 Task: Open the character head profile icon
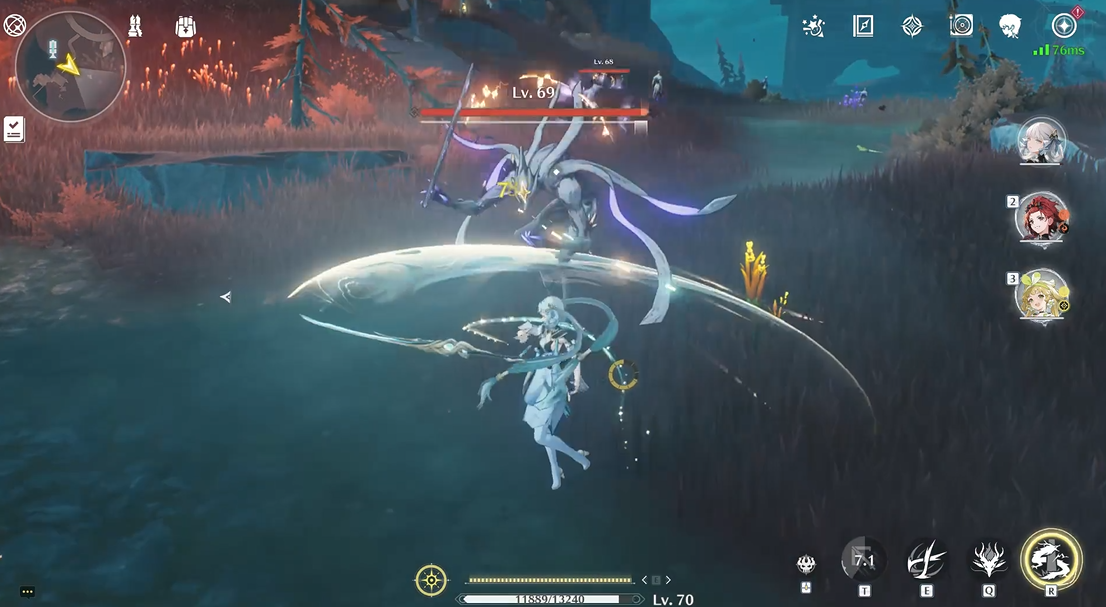click(x=1010, y=27)
